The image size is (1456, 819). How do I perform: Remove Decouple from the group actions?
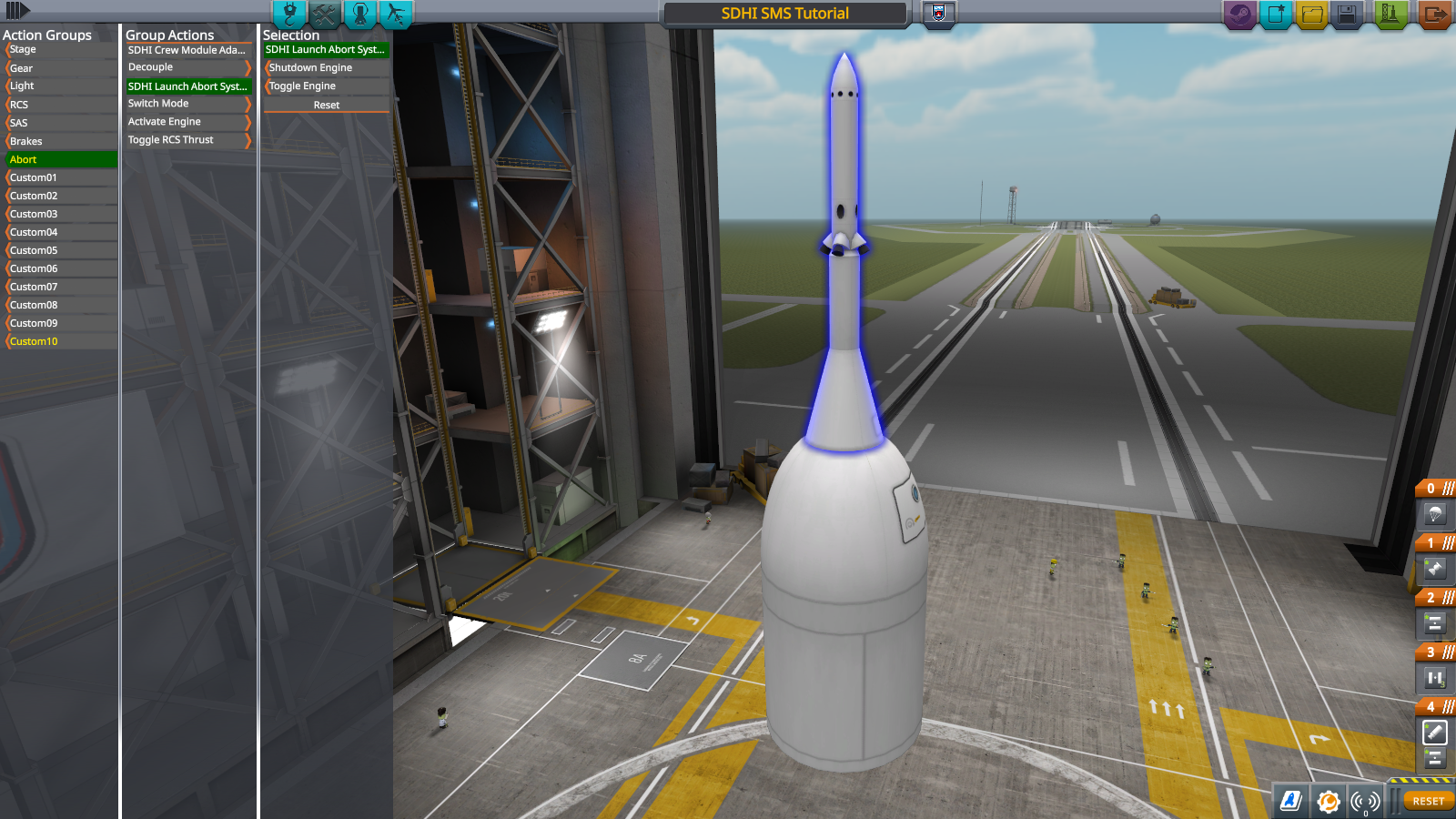(187, 67)
